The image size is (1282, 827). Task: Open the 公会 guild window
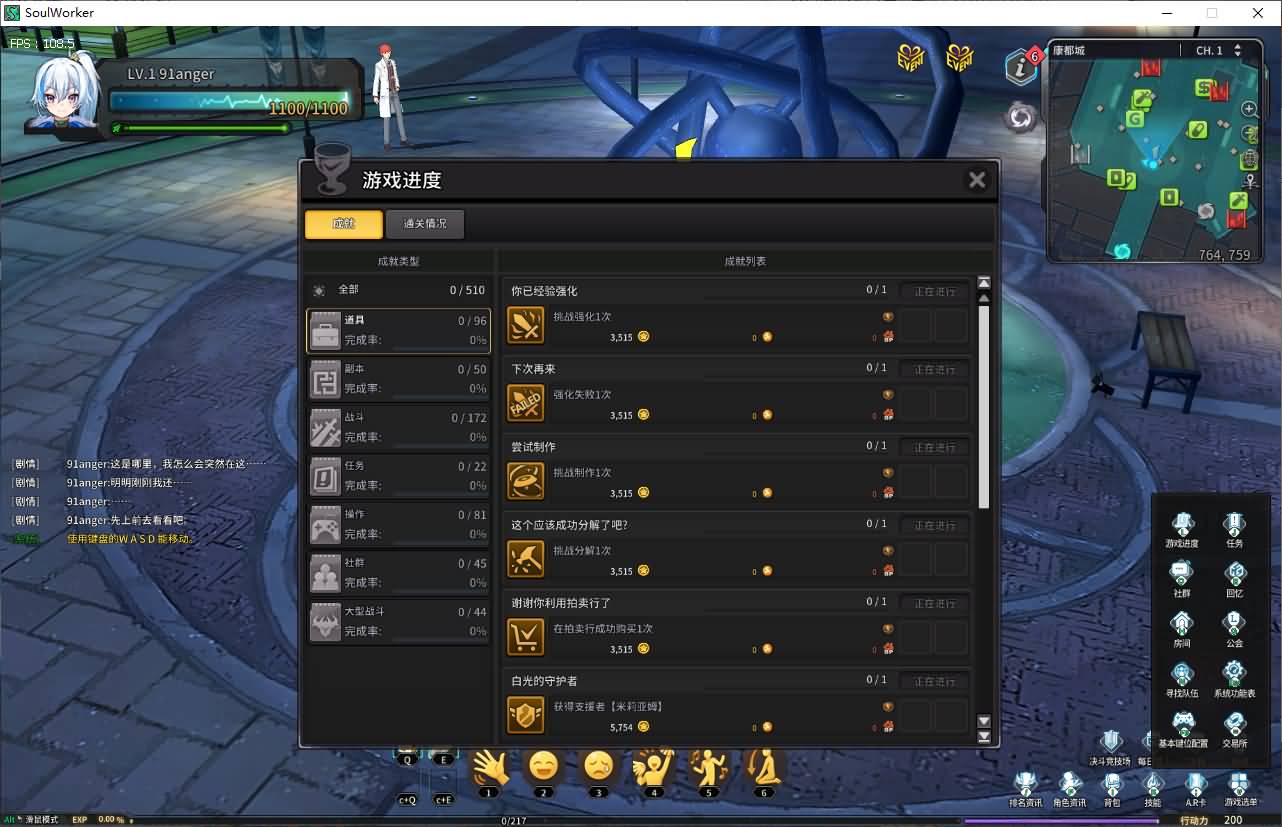pyautogui.click(x=1234, y=622)
